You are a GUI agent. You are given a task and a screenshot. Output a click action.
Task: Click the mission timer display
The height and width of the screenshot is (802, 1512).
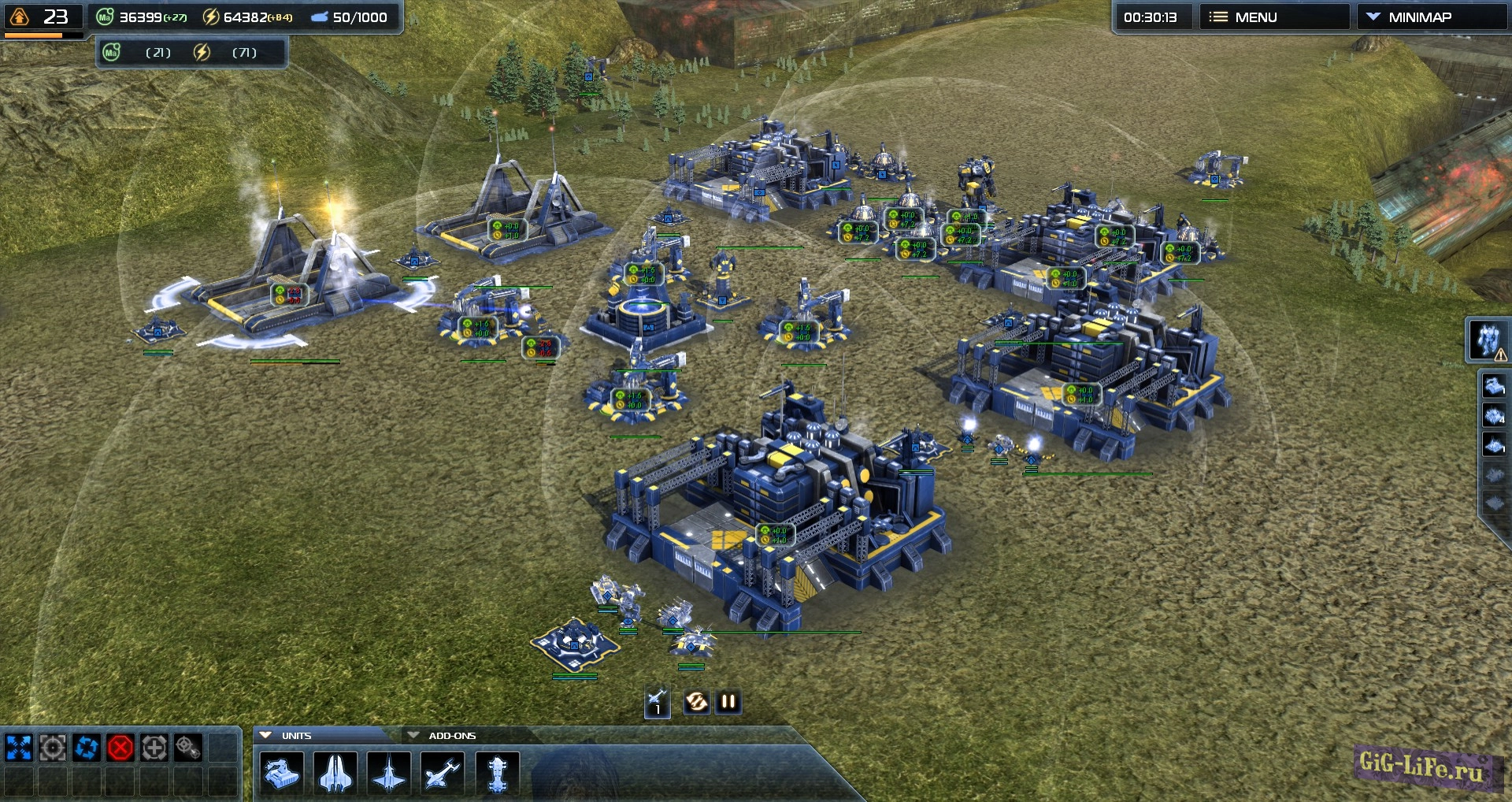pos(1153,16)
